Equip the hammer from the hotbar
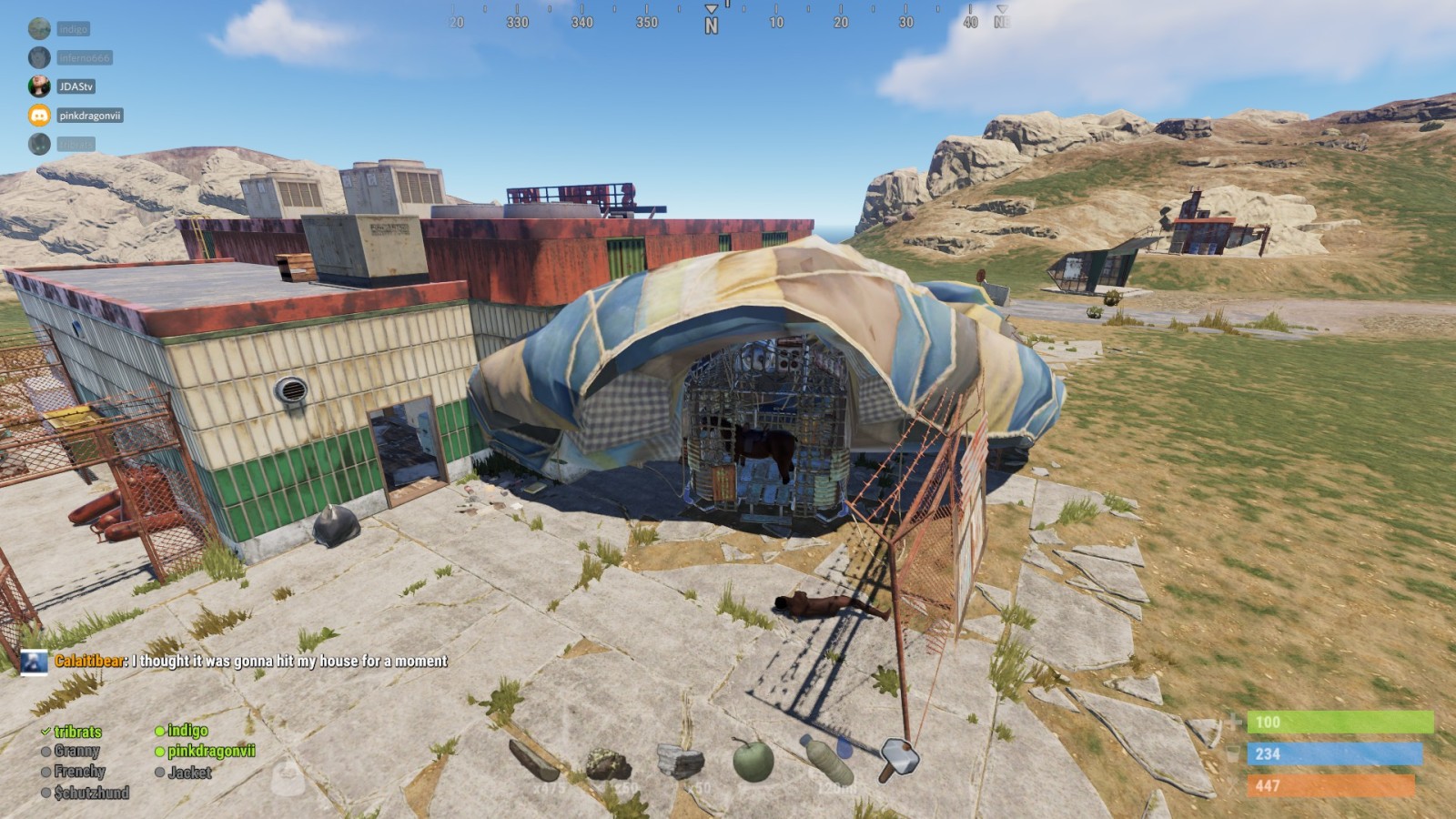 [x=898, y=759]
